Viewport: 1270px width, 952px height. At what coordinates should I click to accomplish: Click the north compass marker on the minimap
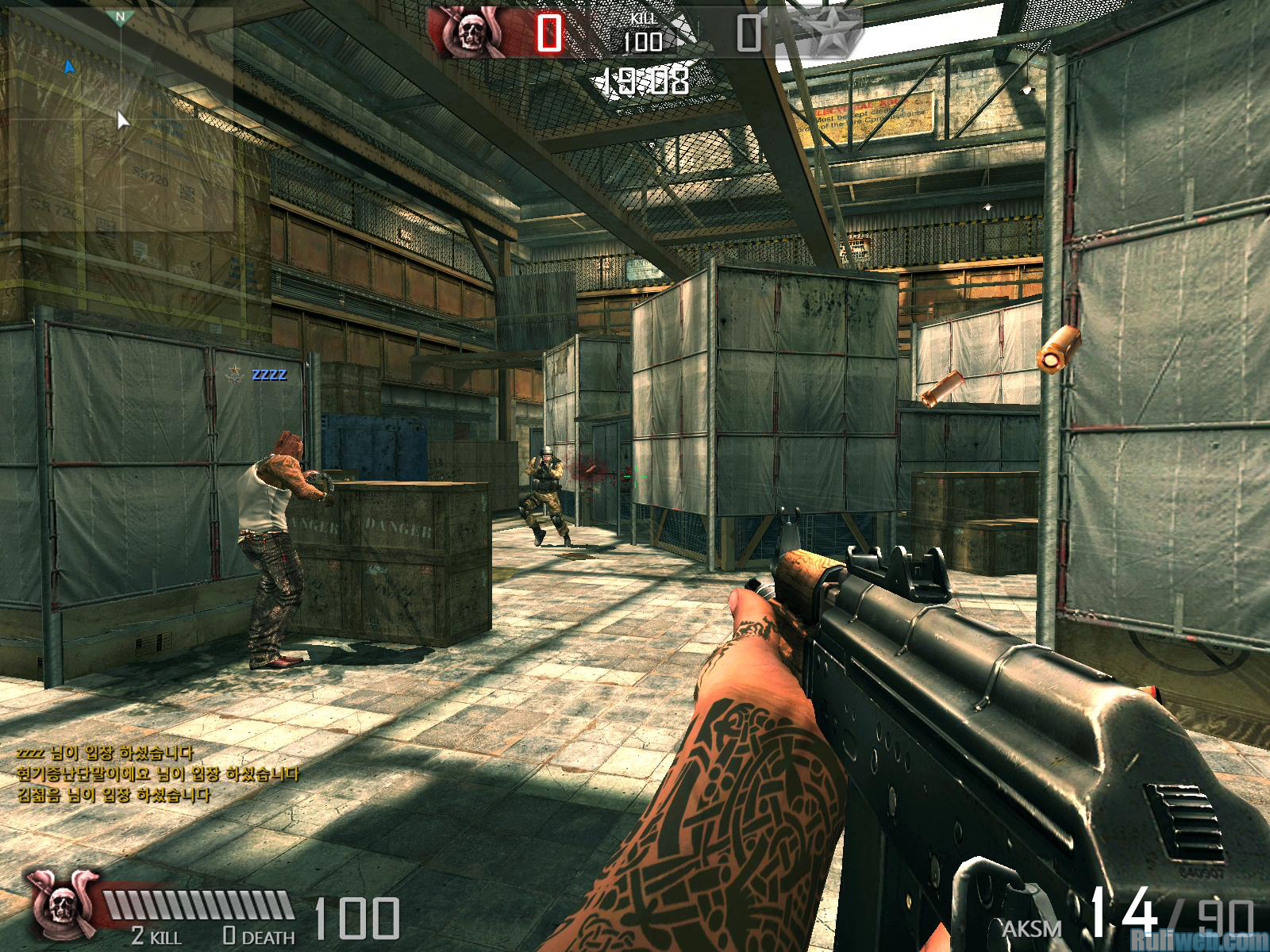[120, 17]
